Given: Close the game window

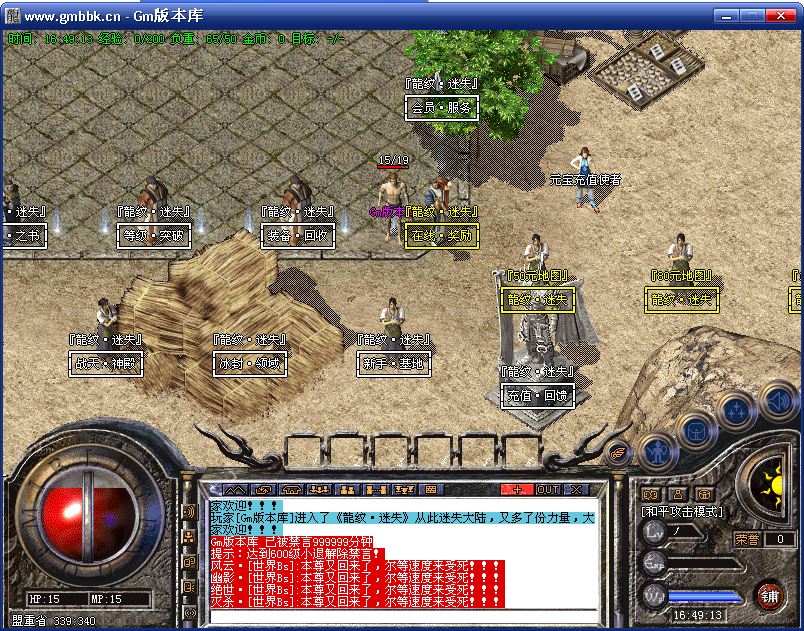Looking at the screenshot, I should point(779,15).
